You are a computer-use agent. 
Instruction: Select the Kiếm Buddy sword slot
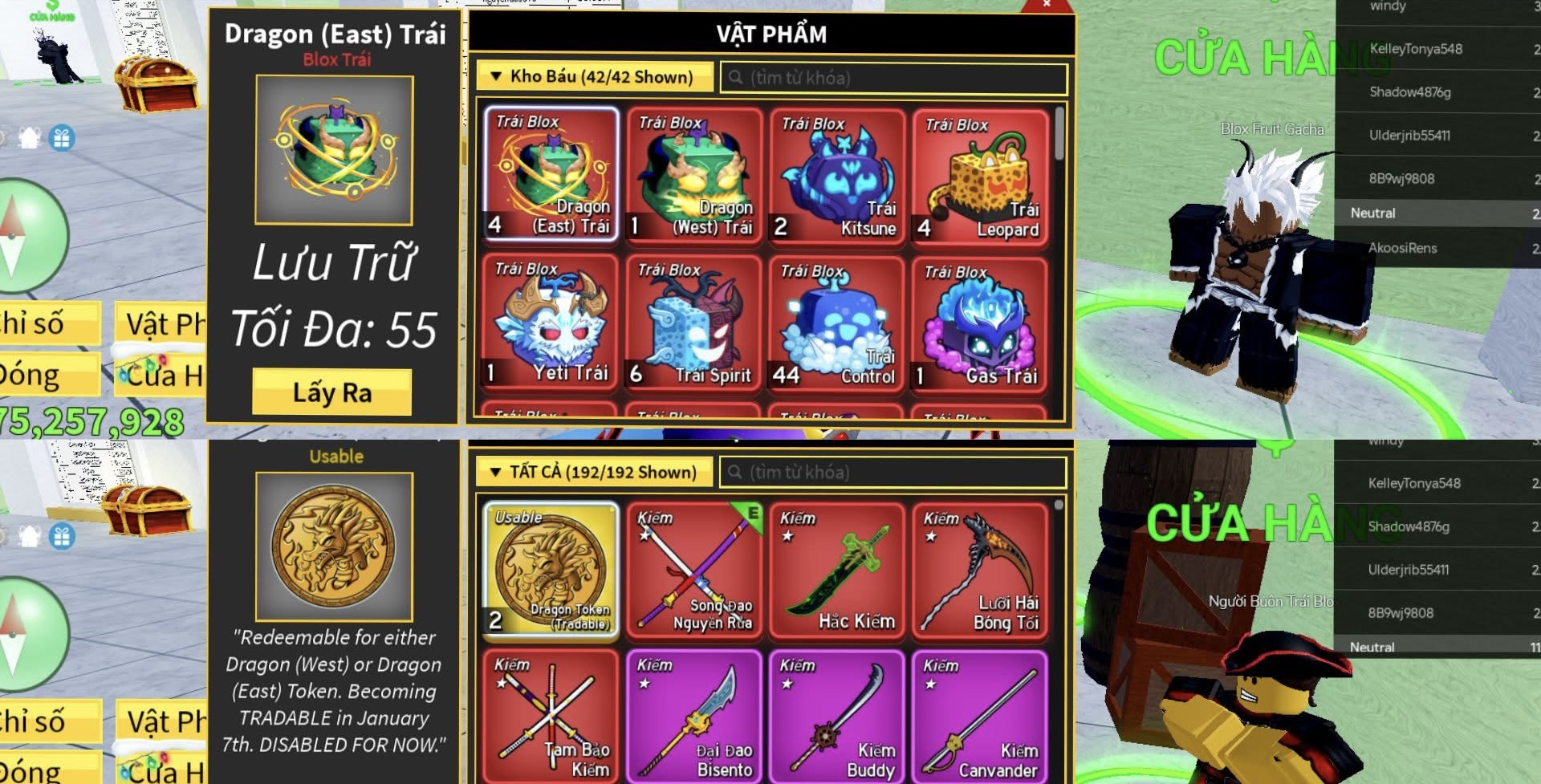(x=837, y=716)
